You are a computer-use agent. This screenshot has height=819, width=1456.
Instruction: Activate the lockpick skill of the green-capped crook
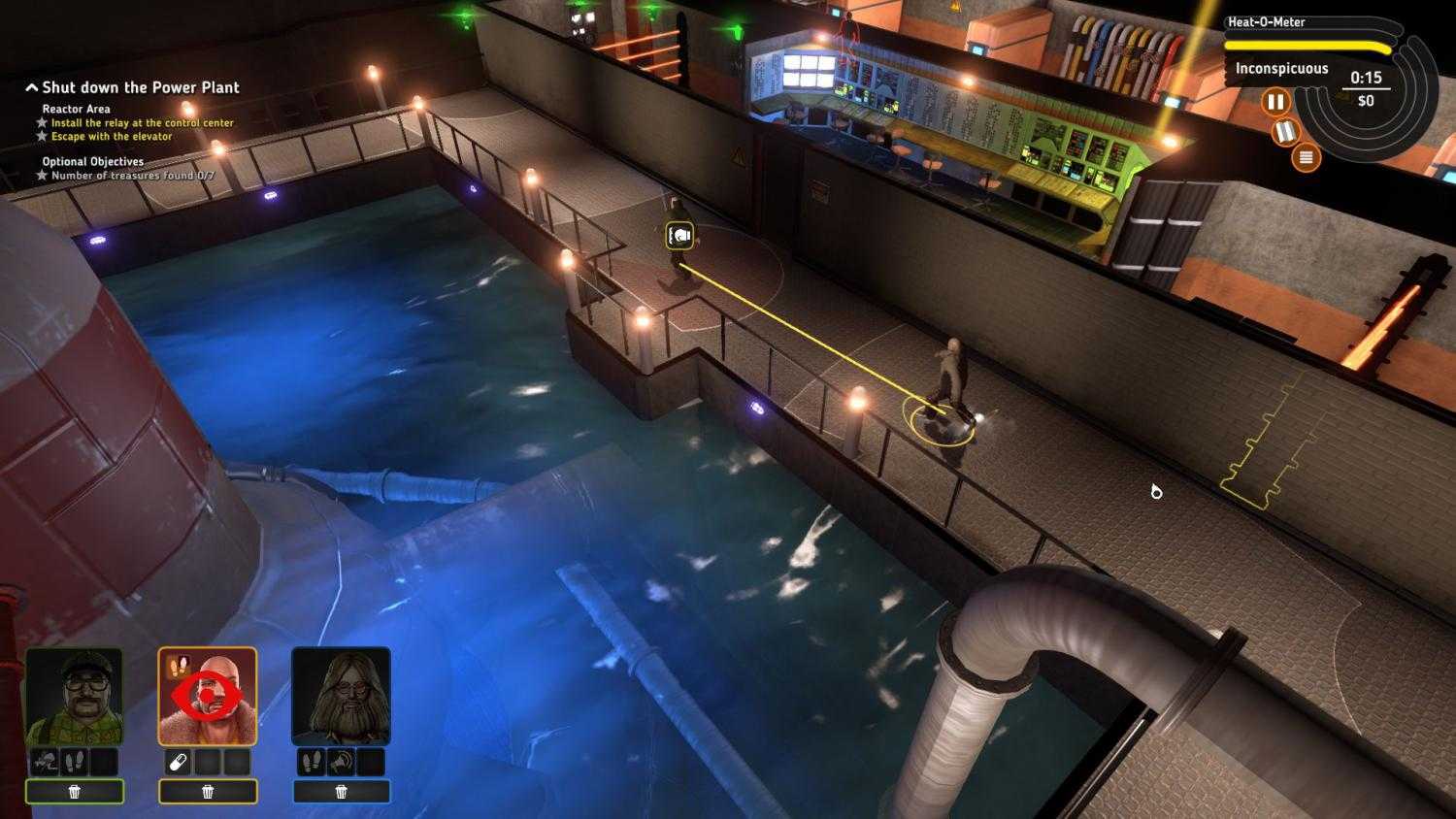(x=44, y=762)
